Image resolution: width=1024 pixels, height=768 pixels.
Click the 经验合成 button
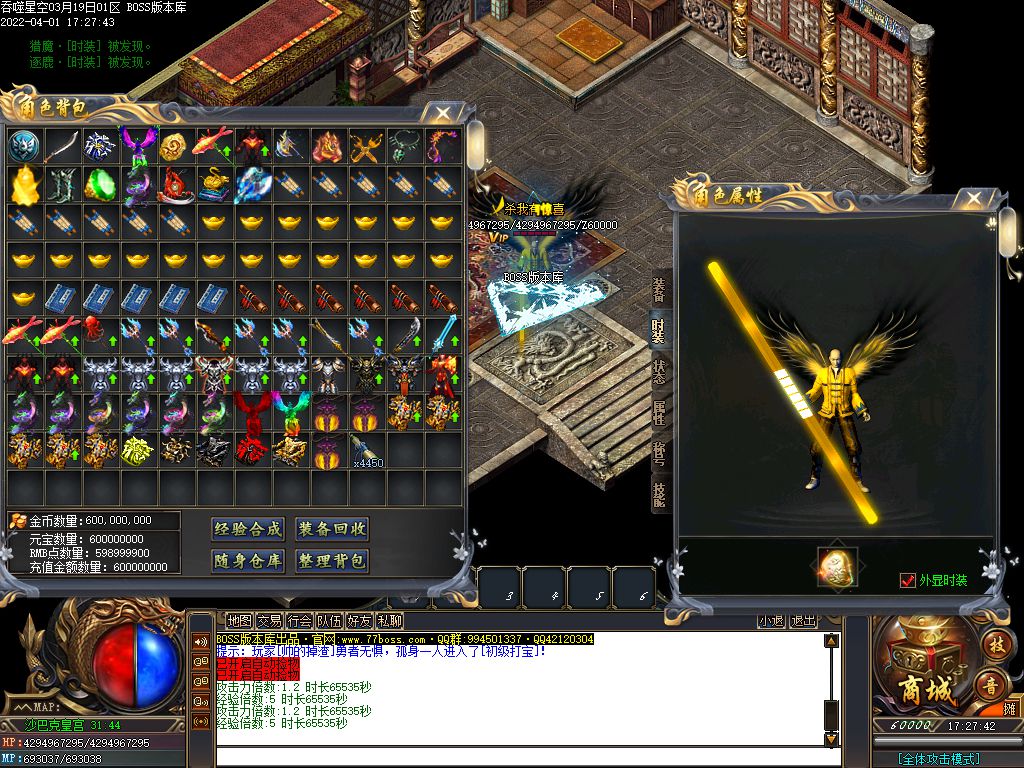tap(248, 529)
